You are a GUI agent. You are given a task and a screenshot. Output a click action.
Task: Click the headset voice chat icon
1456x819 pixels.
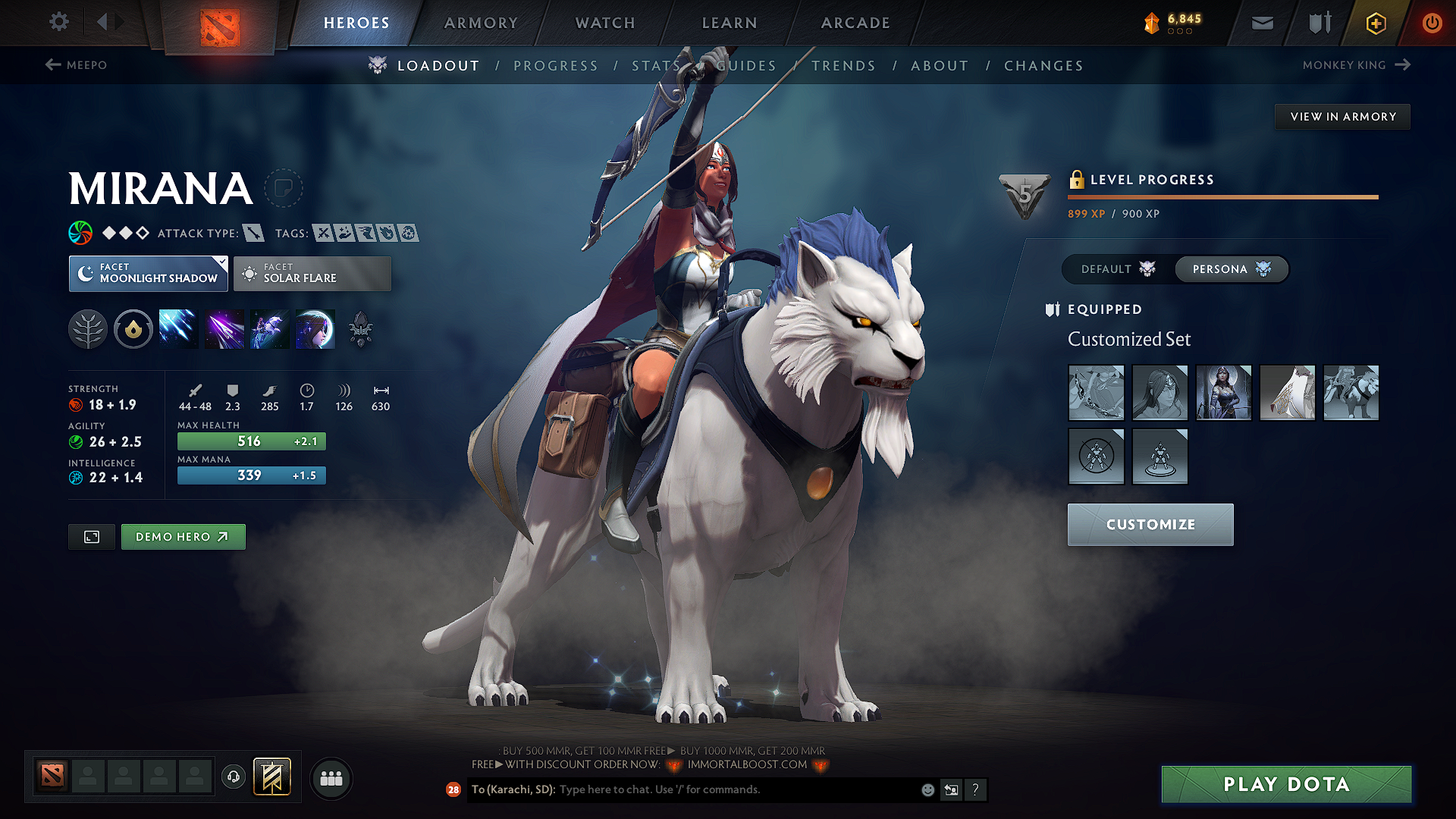tap(233, 778)
